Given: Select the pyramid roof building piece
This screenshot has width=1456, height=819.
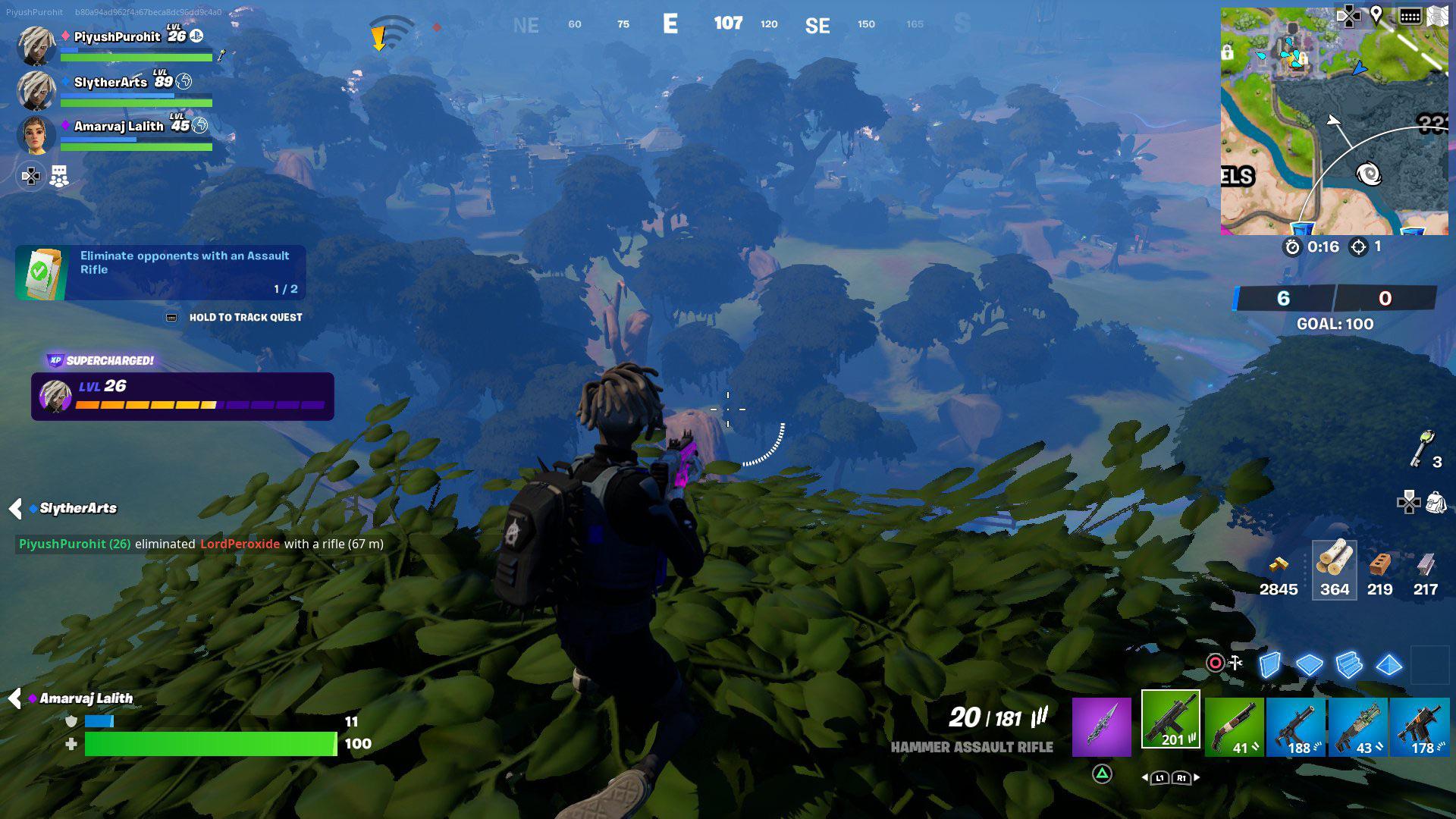Looking at the screenshot, I should [x=1389, y=664].
